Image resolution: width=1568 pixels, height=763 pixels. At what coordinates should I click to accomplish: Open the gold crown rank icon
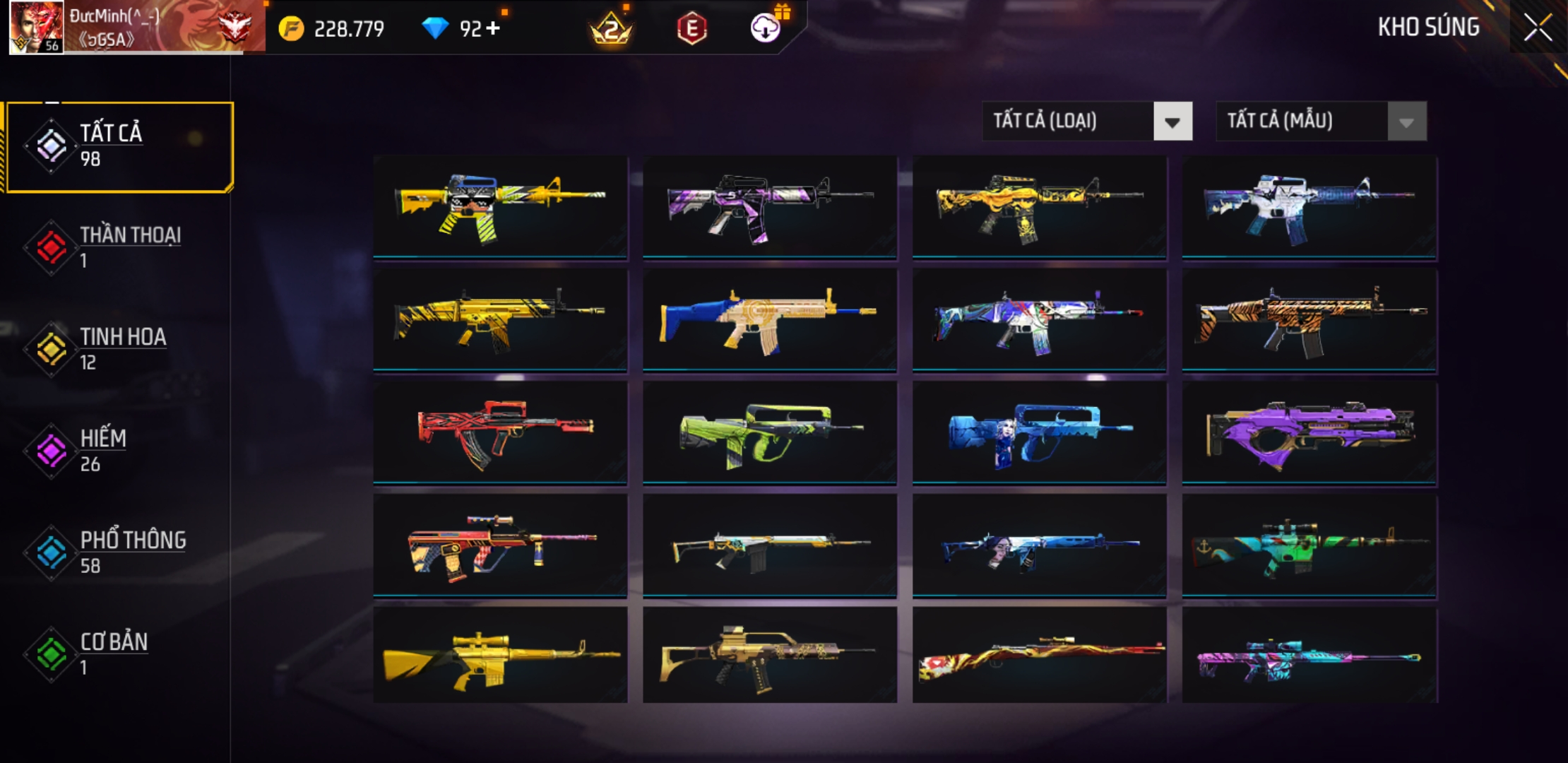point(611,28)
